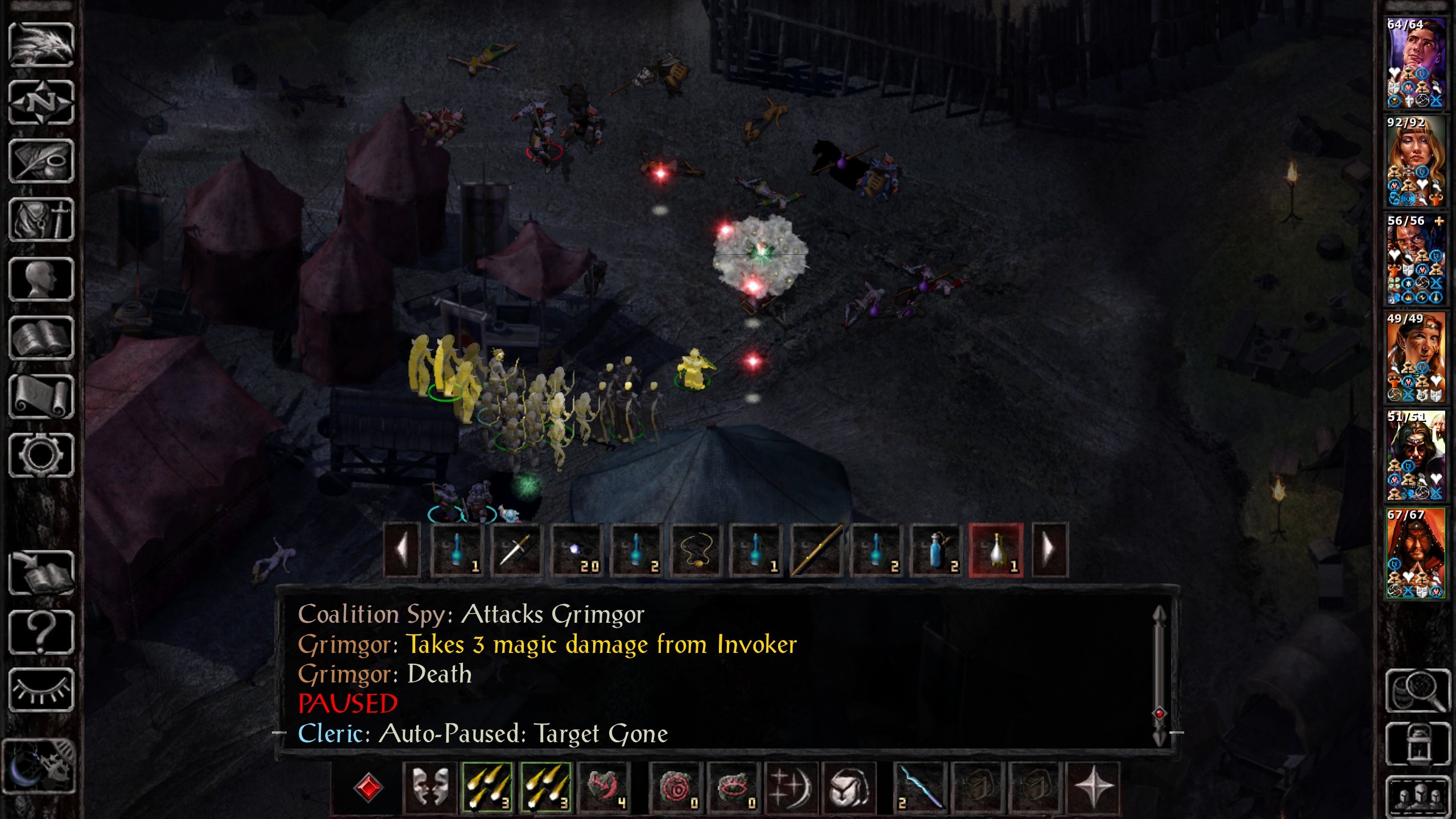Open the character record head icon
This screenshot has height=819, width=1456.
[x=42, y=279]
